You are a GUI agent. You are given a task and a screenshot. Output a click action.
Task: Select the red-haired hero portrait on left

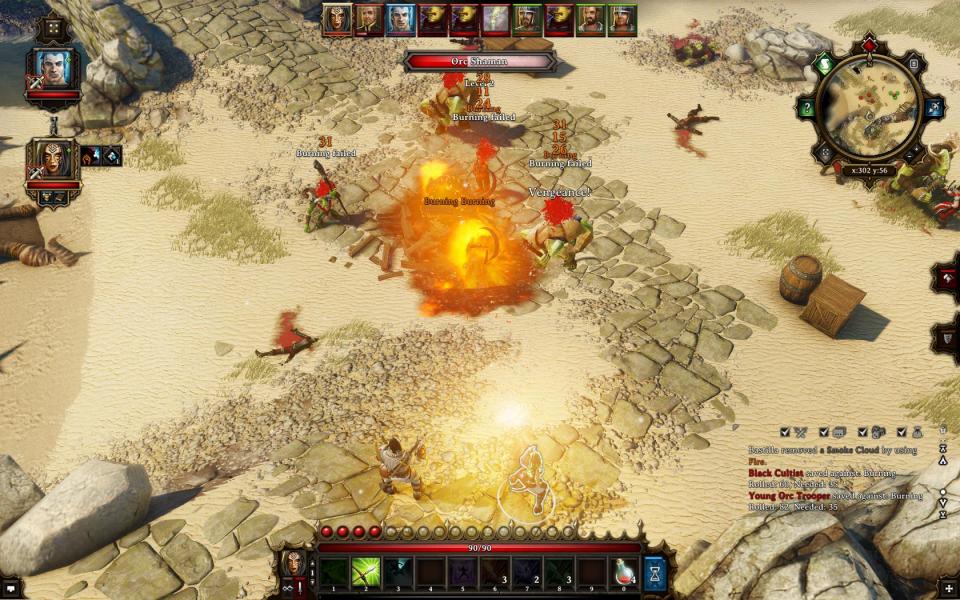pyautogui.click(x=53, y=160)
